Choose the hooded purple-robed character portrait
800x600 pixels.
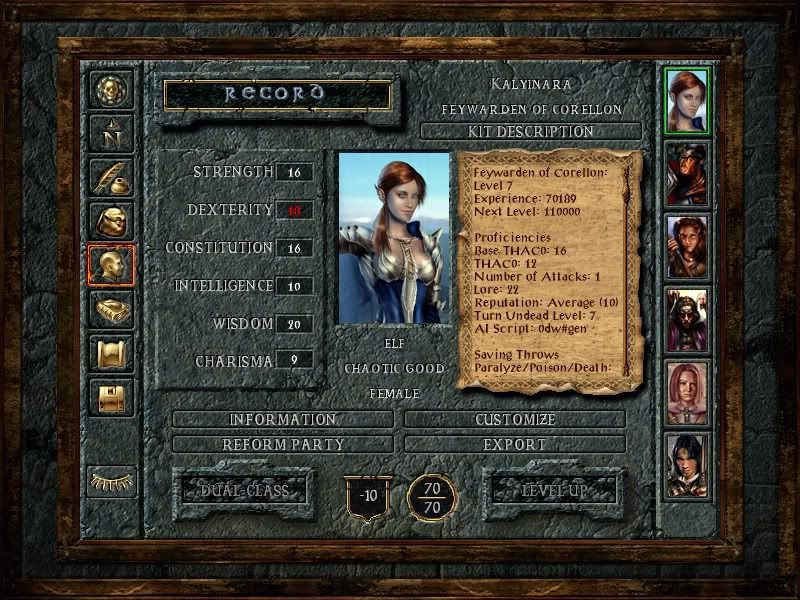[x=687, y=320]
